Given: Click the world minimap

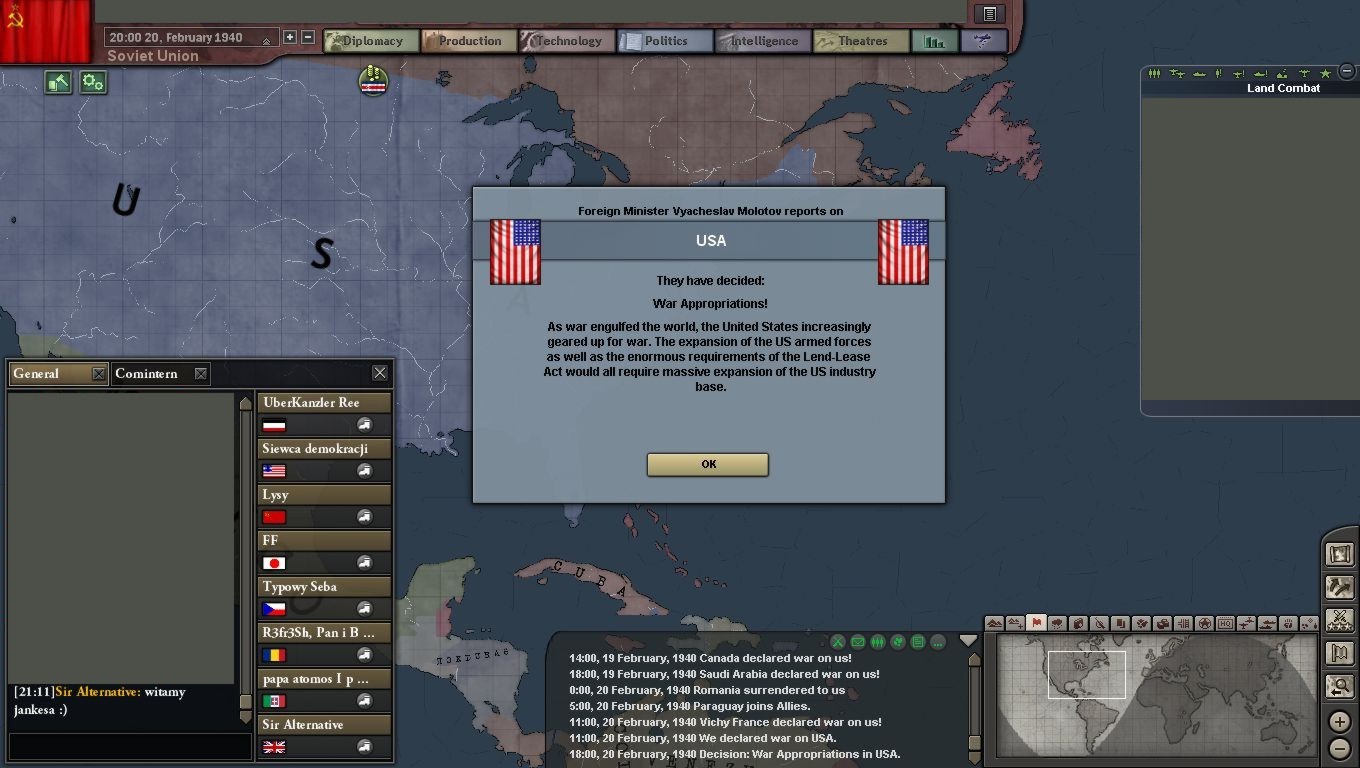Looking at the screenshot, I should pyautogui.click(x=1155, y=694).
